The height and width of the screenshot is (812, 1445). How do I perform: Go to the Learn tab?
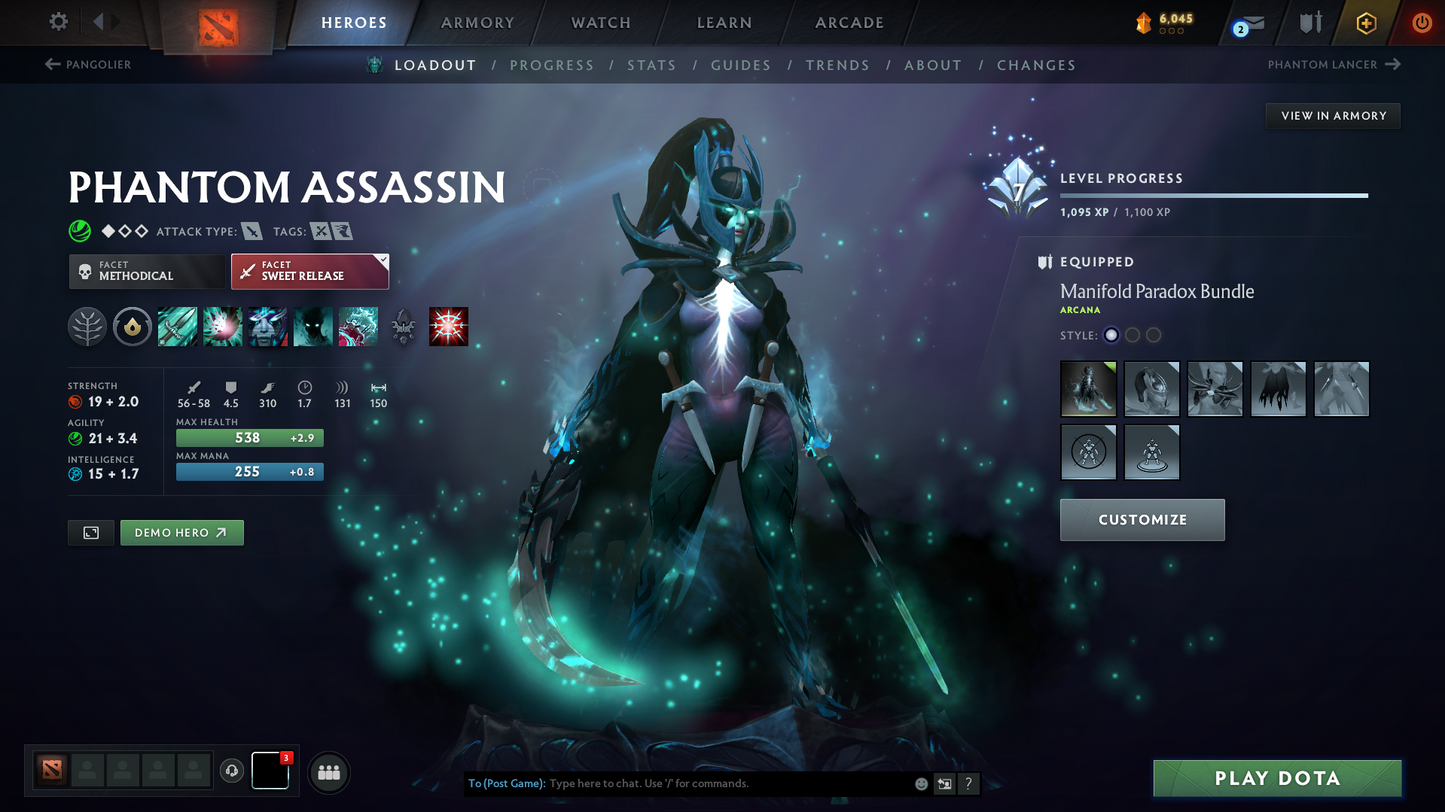[724, 22]
